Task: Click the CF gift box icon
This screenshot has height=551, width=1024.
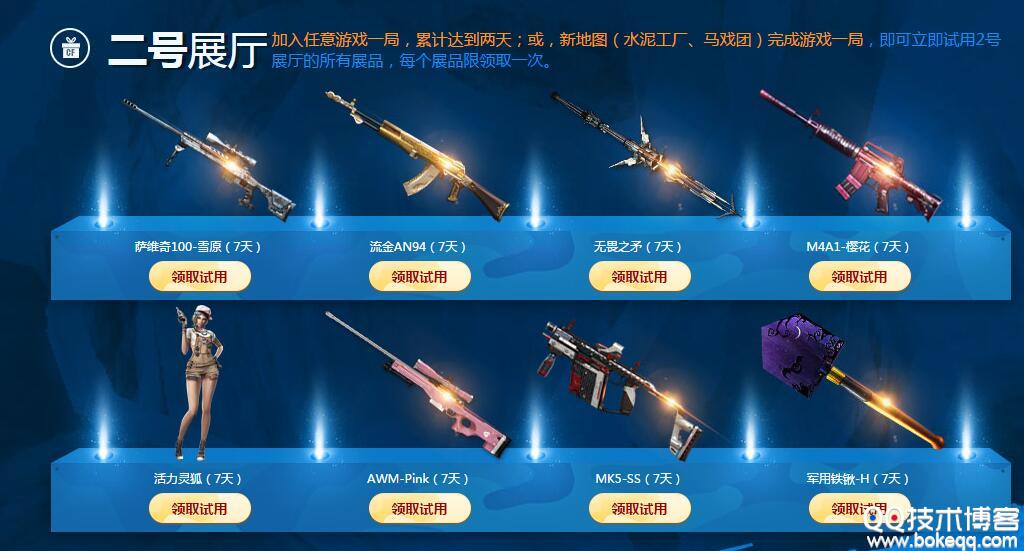Action: coord(70,46)
